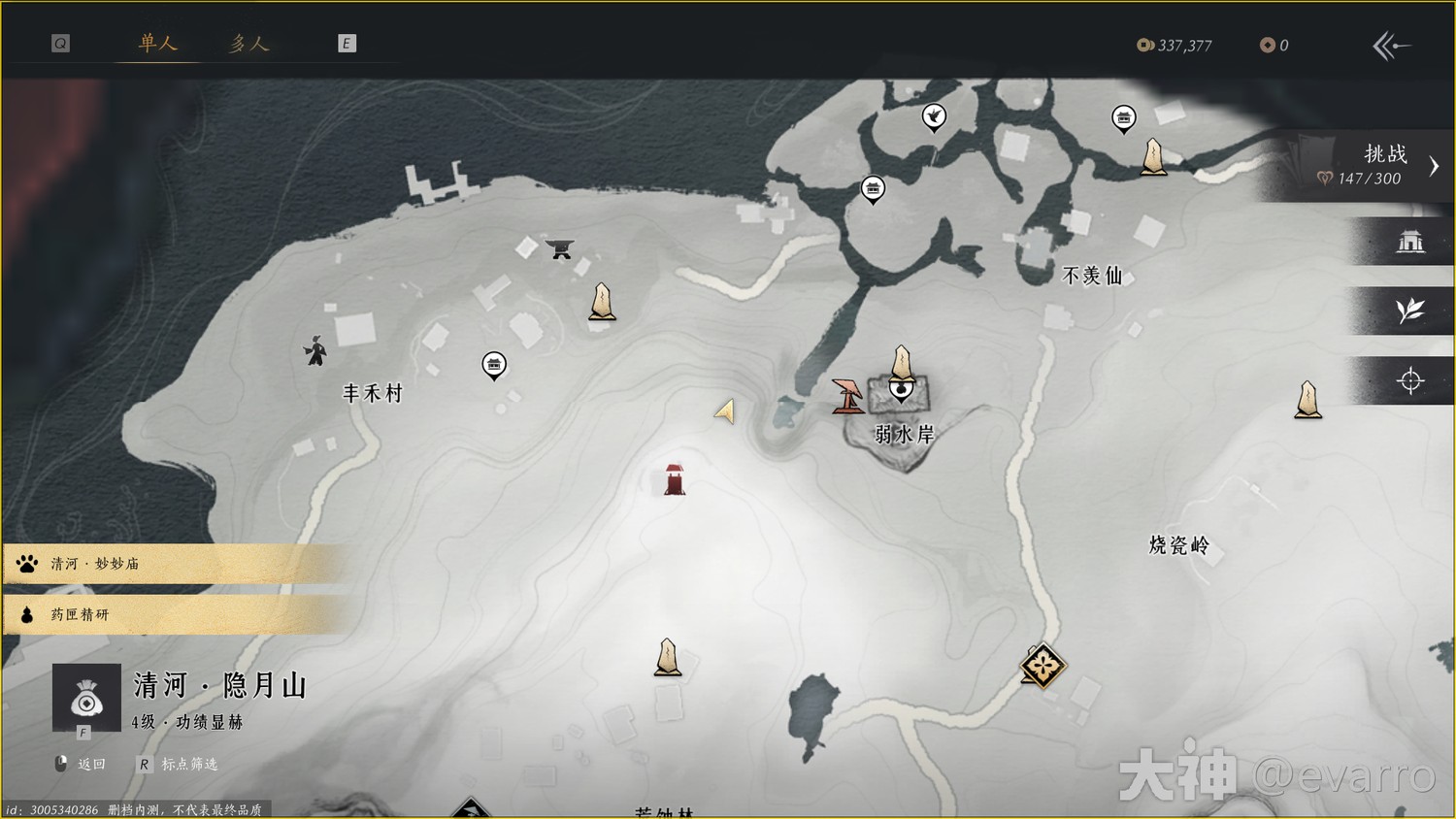Close the map with the back arrow
The image size is (1456, 819).
(x=1391, y=46)
